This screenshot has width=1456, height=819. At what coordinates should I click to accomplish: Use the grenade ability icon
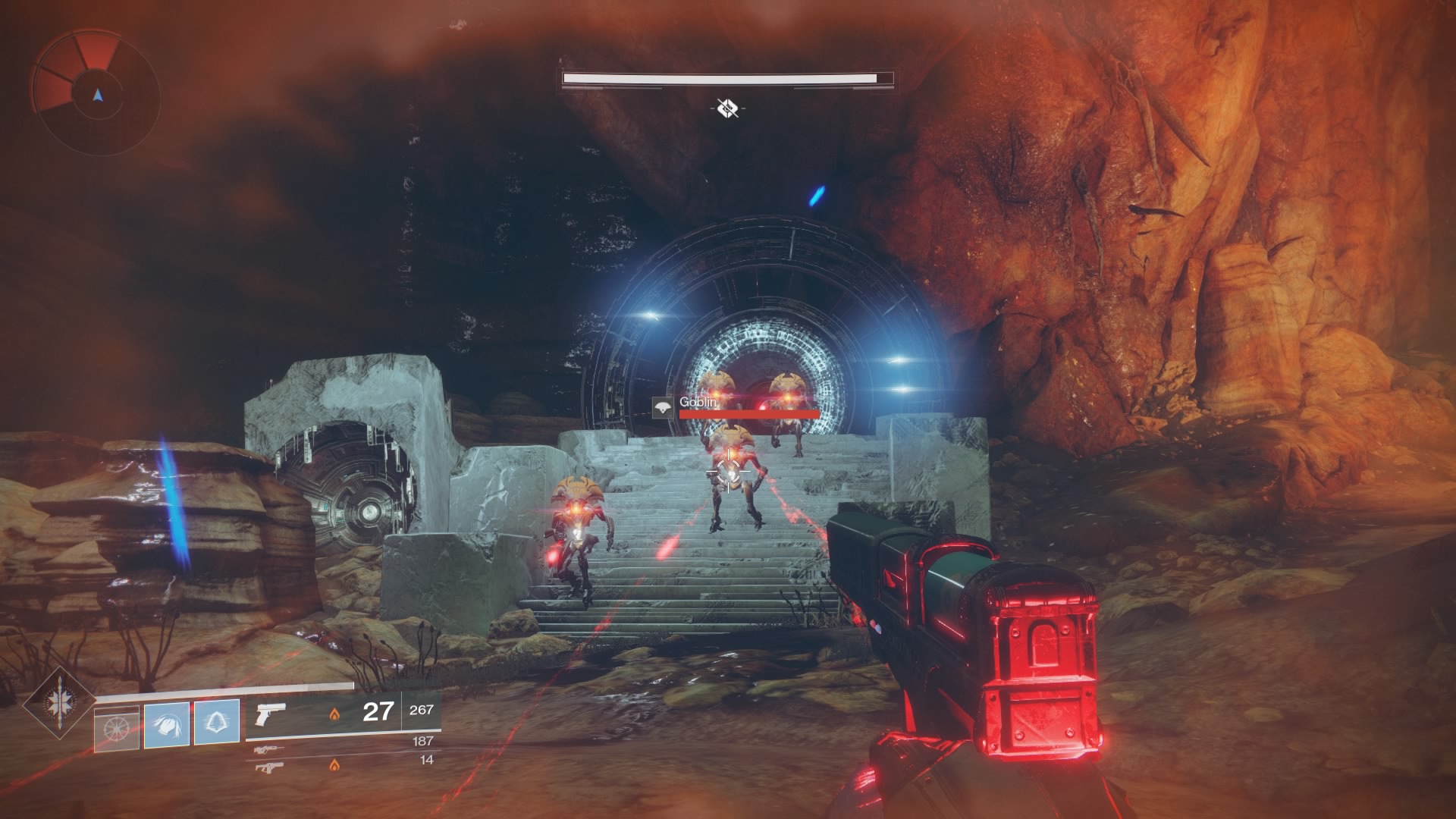117,728
